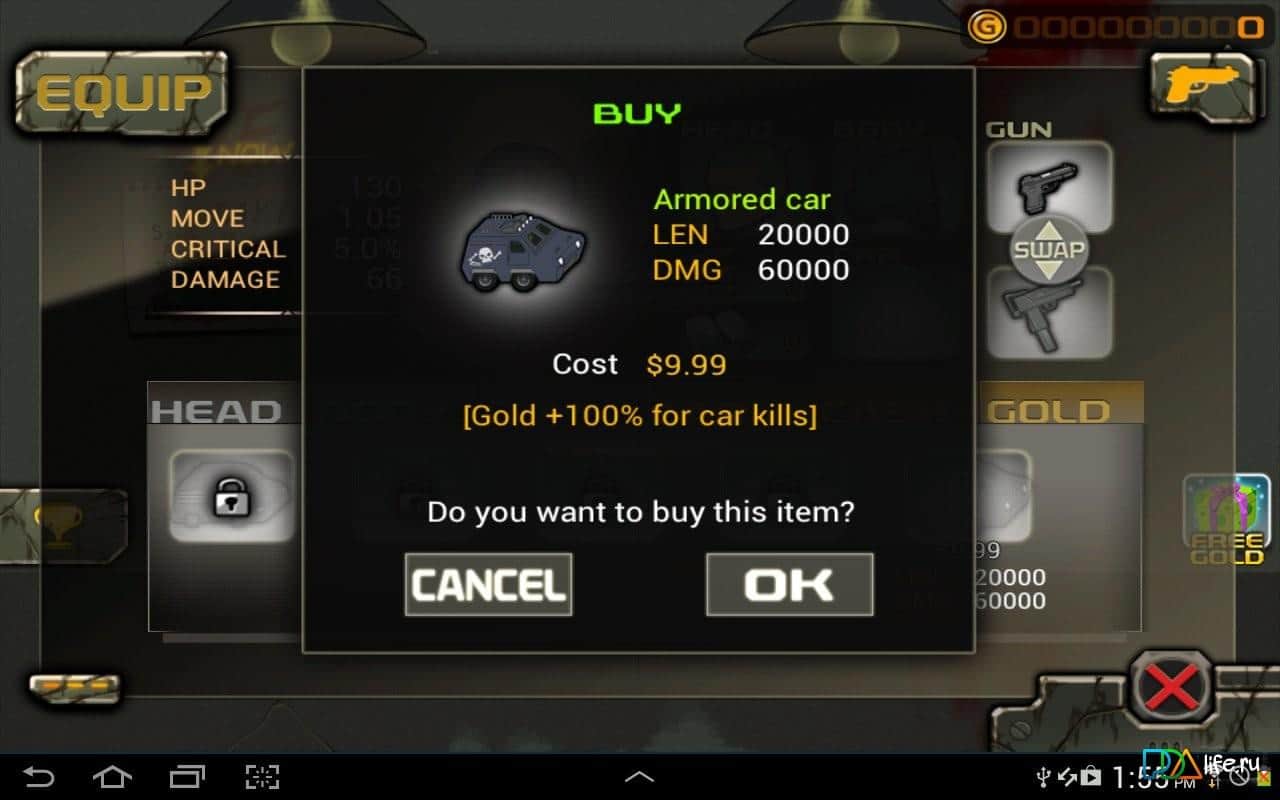Tap the locked HEAD item slot
Screen dimensions: 1280x800
tap(228, 495)
